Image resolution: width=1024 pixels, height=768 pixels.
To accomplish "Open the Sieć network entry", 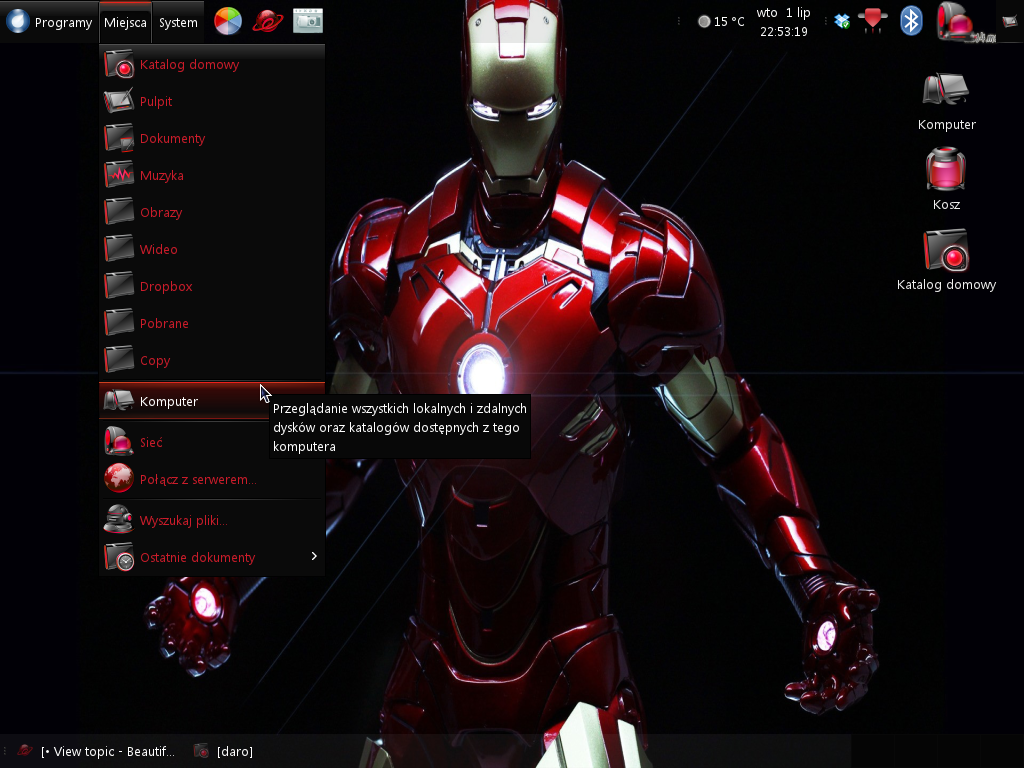I will point(151,443).
